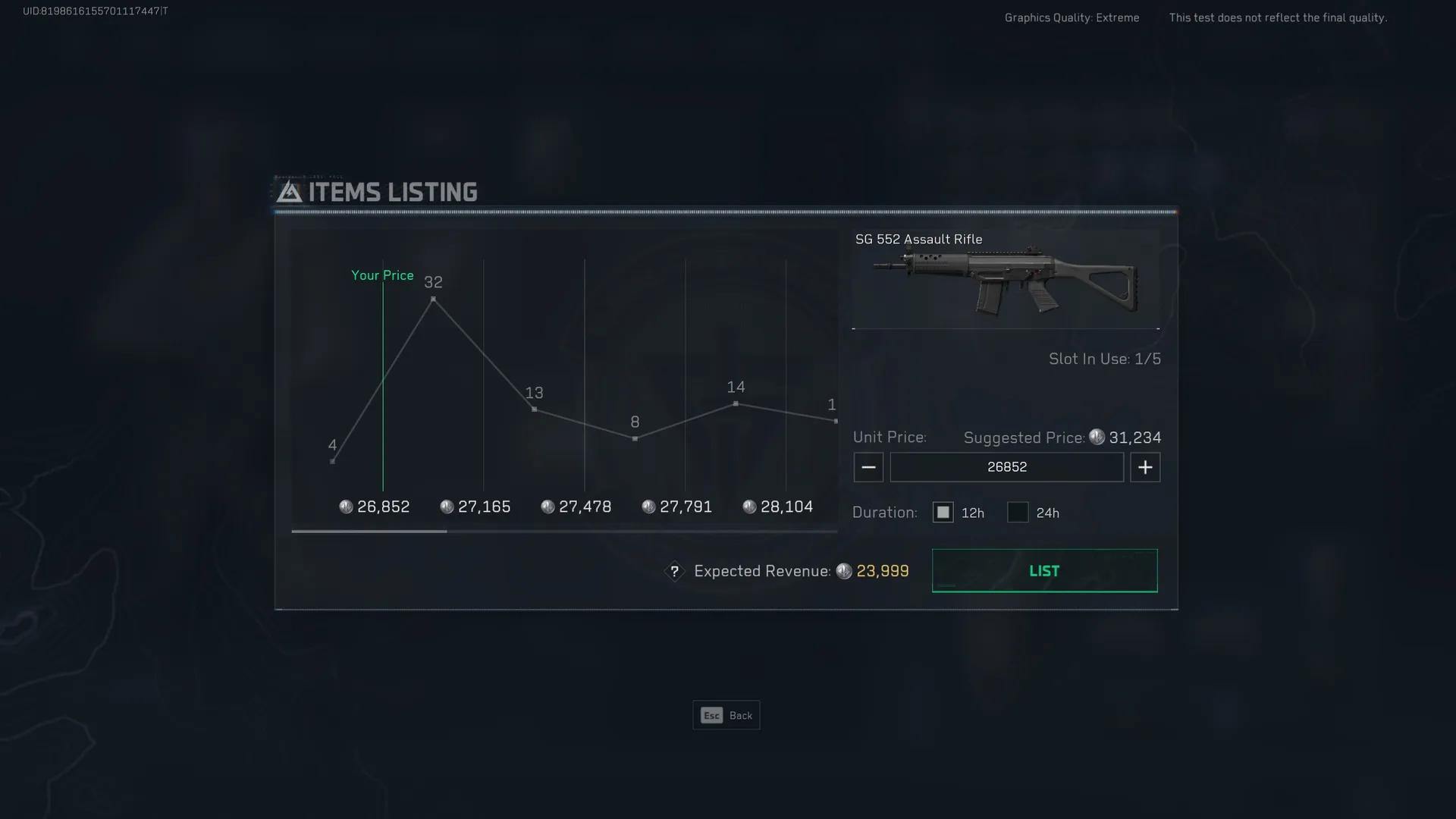Viewport: 1456px width, 819px height.
Task: Open the Expected Revenue help question mark
Action: tap(674, 571)
